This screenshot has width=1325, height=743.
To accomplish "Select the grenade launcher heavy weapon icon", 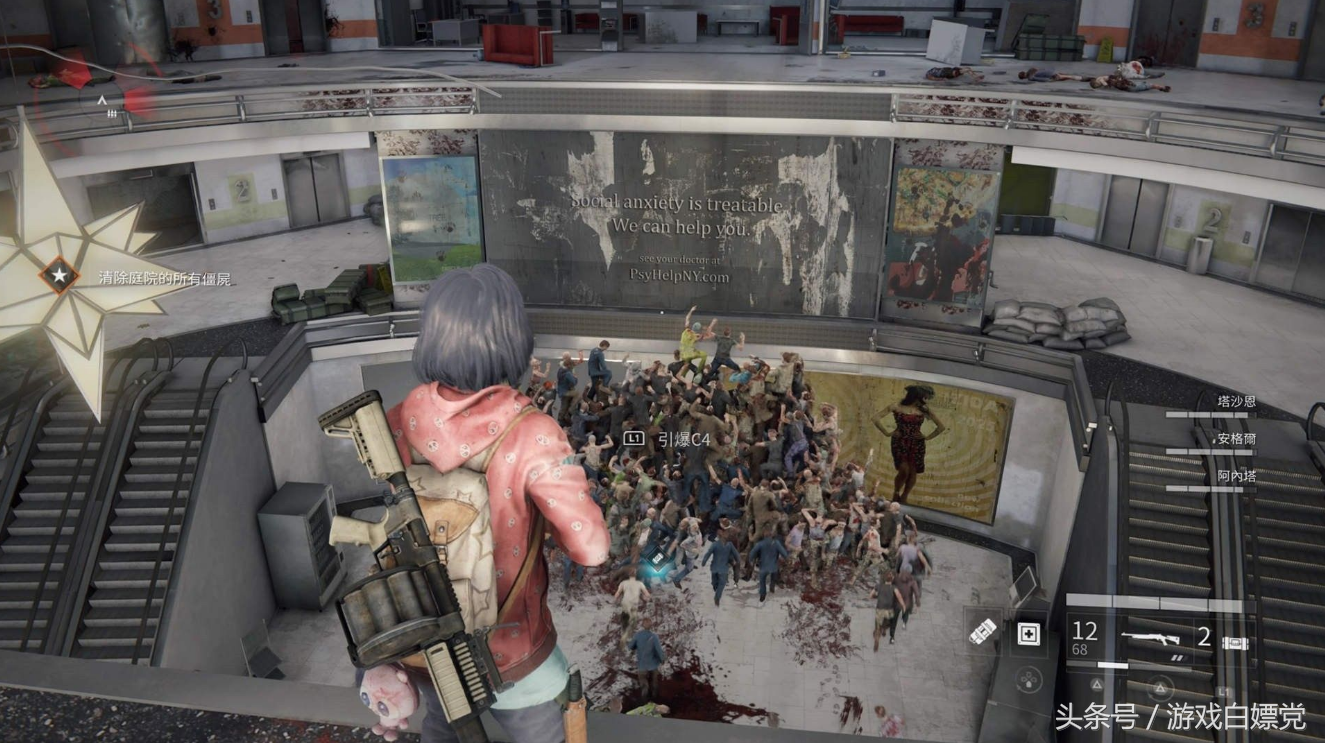I will coord(985,632).
